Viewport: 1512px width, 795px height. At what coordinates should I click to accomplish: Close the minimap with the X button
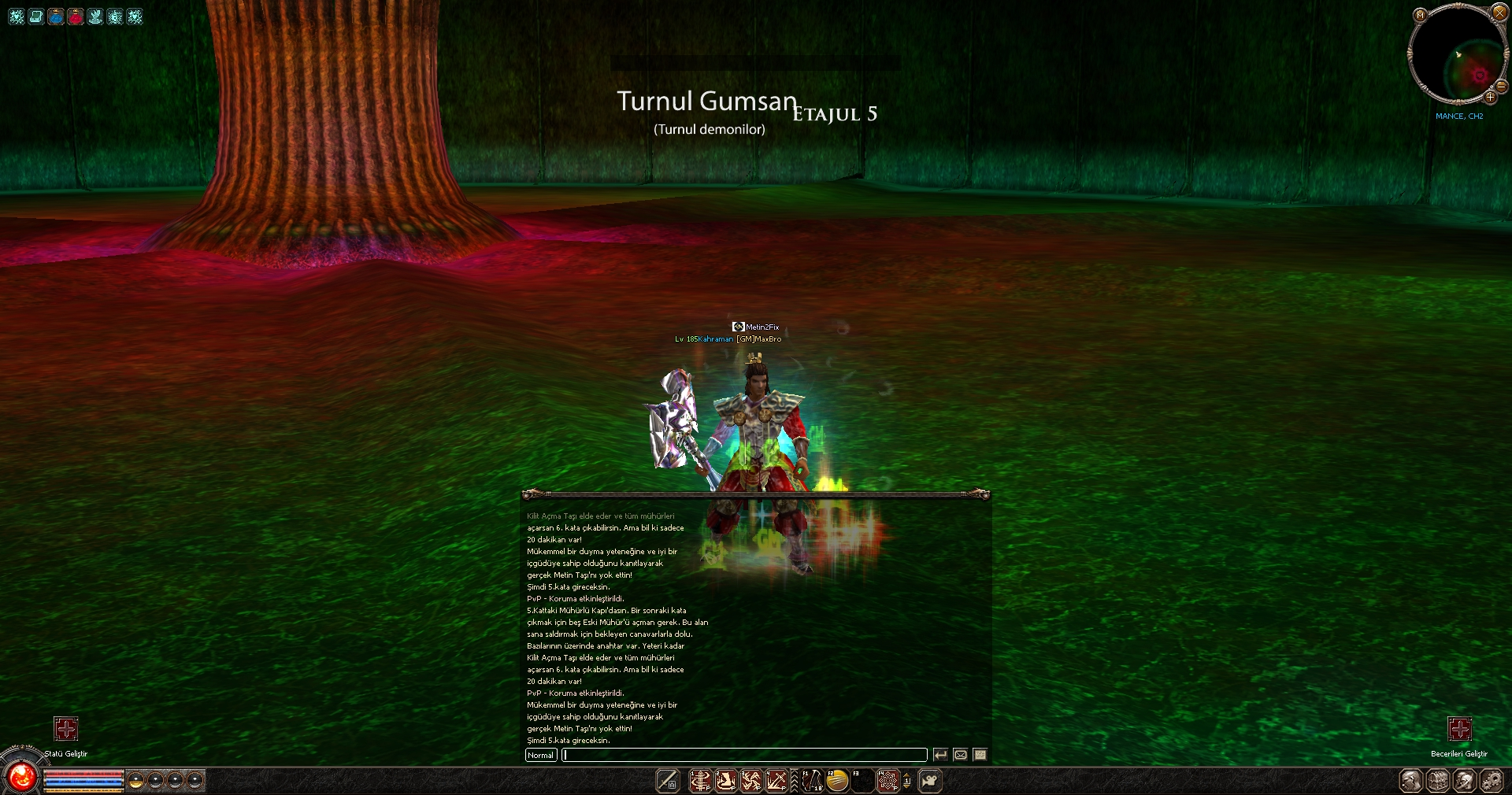1499,13
